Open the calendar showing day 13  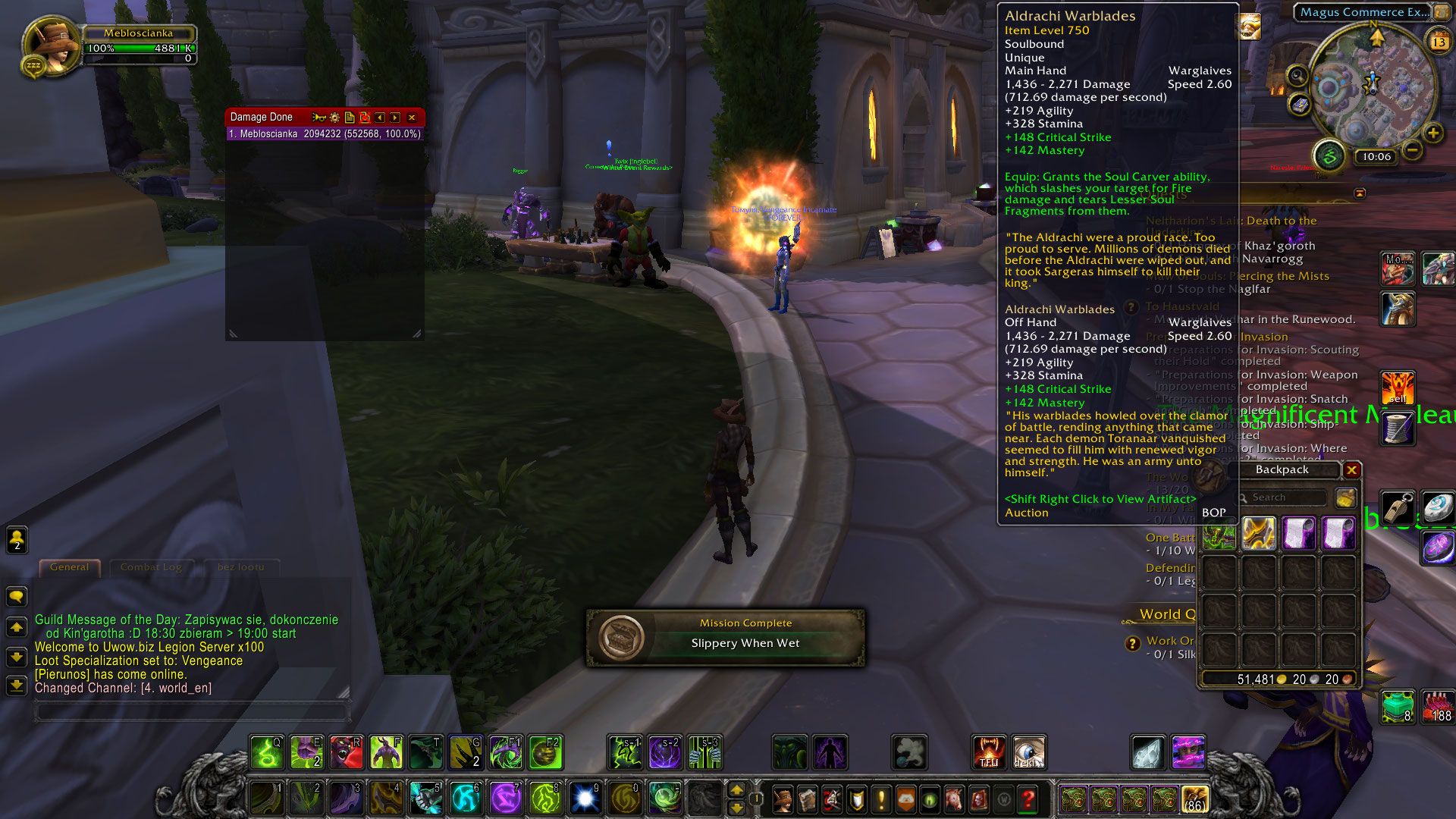1439,42
